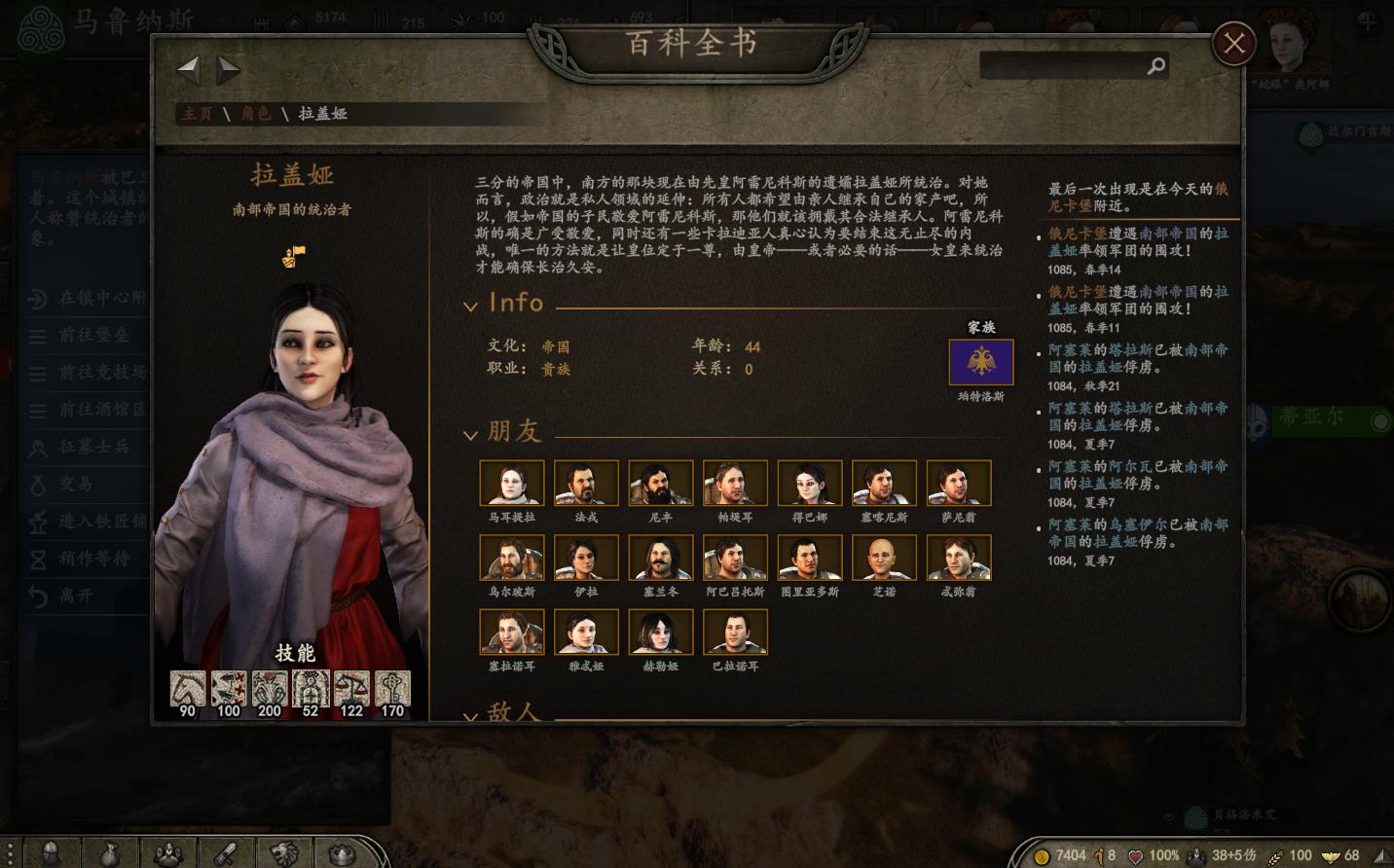1394x868 pixels.
Task: Click the riding skill icon above value 90
Action: (186, 688)
